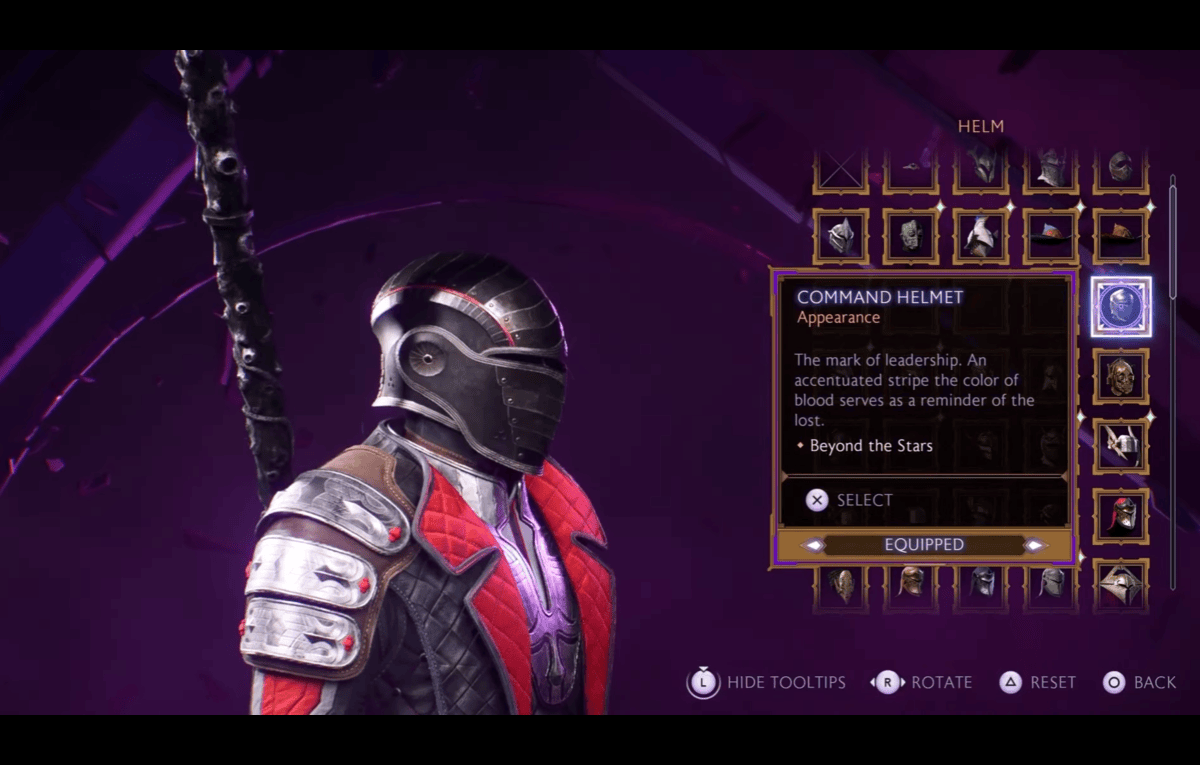Choose the round dark visor helmet in top row

tap(1120, 170)
